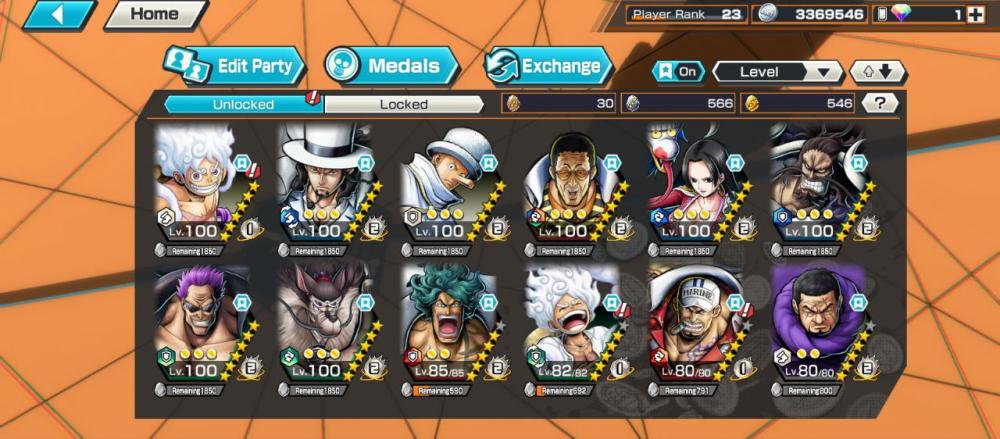Open the question mark help
This screenshot has height=439, width=1000.
(x=879, y=103)
